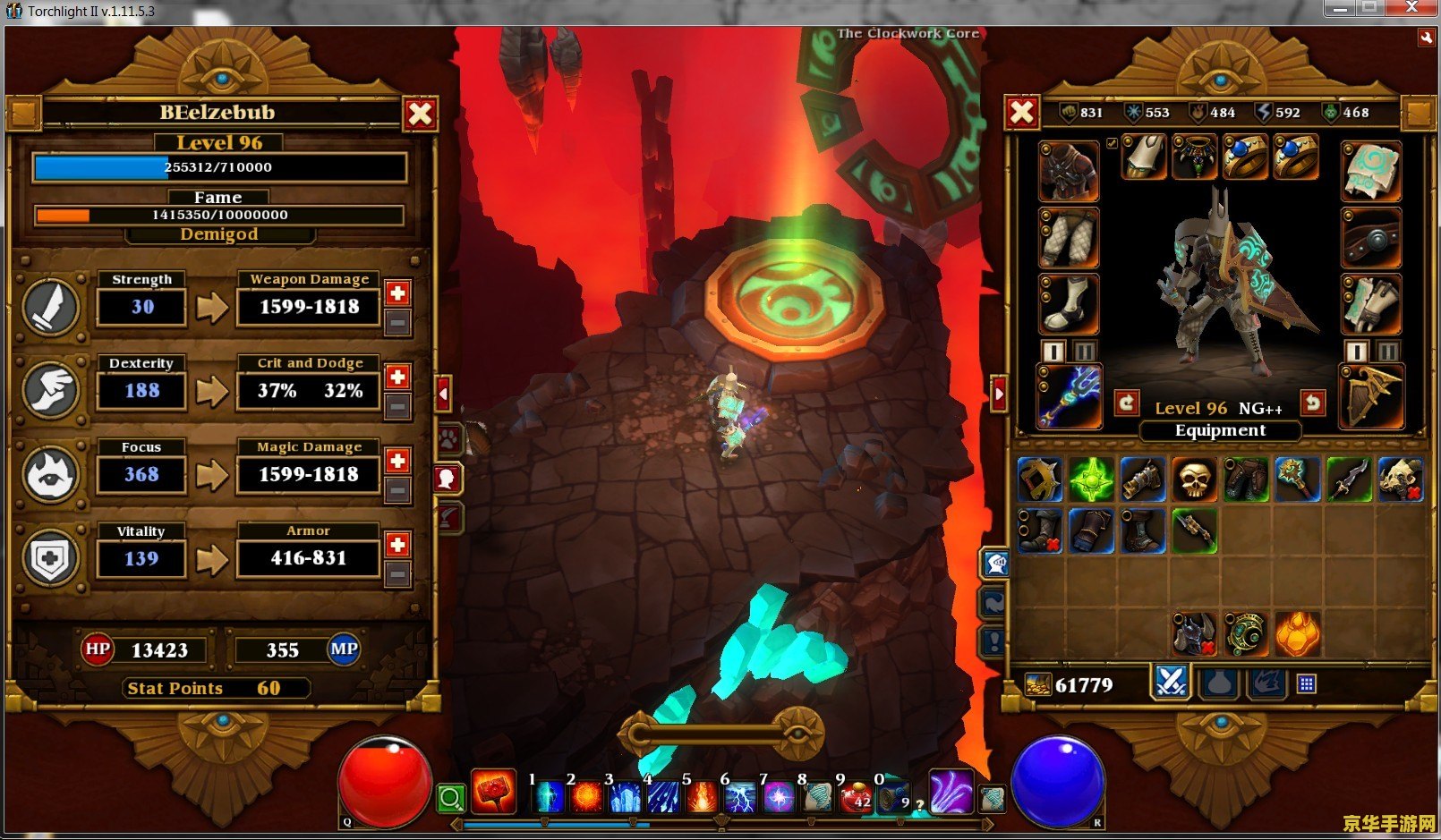Viewport: 1441px width, 840px height.
Task: Click the green magnifier button on hotbar
Action: point(451,797)
